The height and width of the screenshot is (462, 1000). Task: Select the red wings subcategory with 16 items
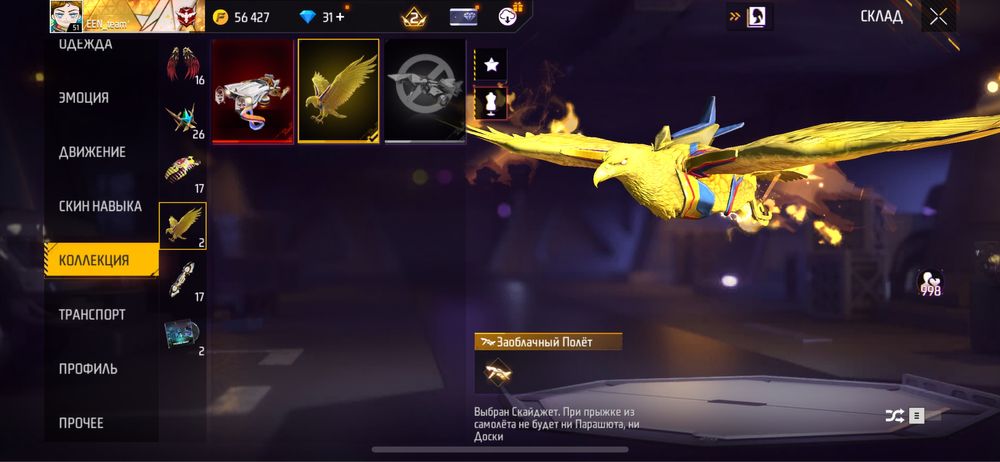tap(183, 64)
